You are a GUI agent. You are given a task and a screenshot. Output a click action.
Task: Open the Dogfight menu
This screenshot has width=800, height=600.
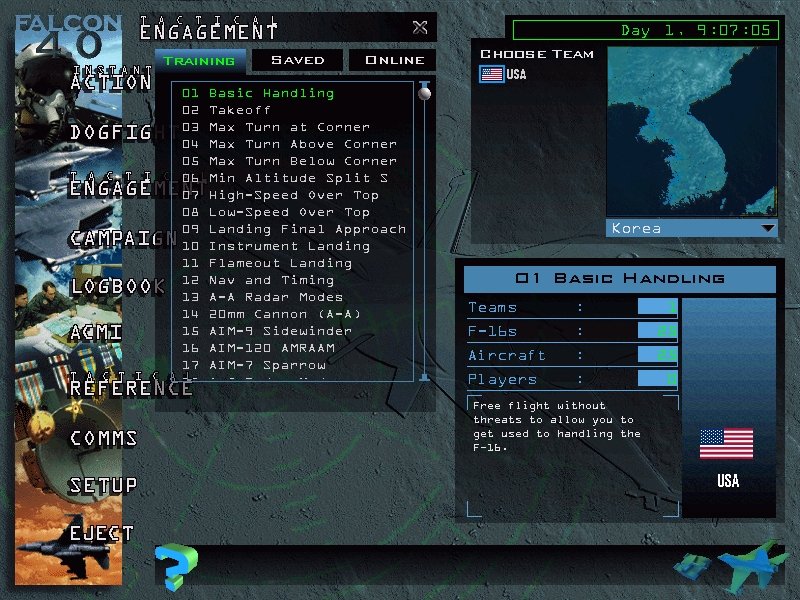pos(110,131)
